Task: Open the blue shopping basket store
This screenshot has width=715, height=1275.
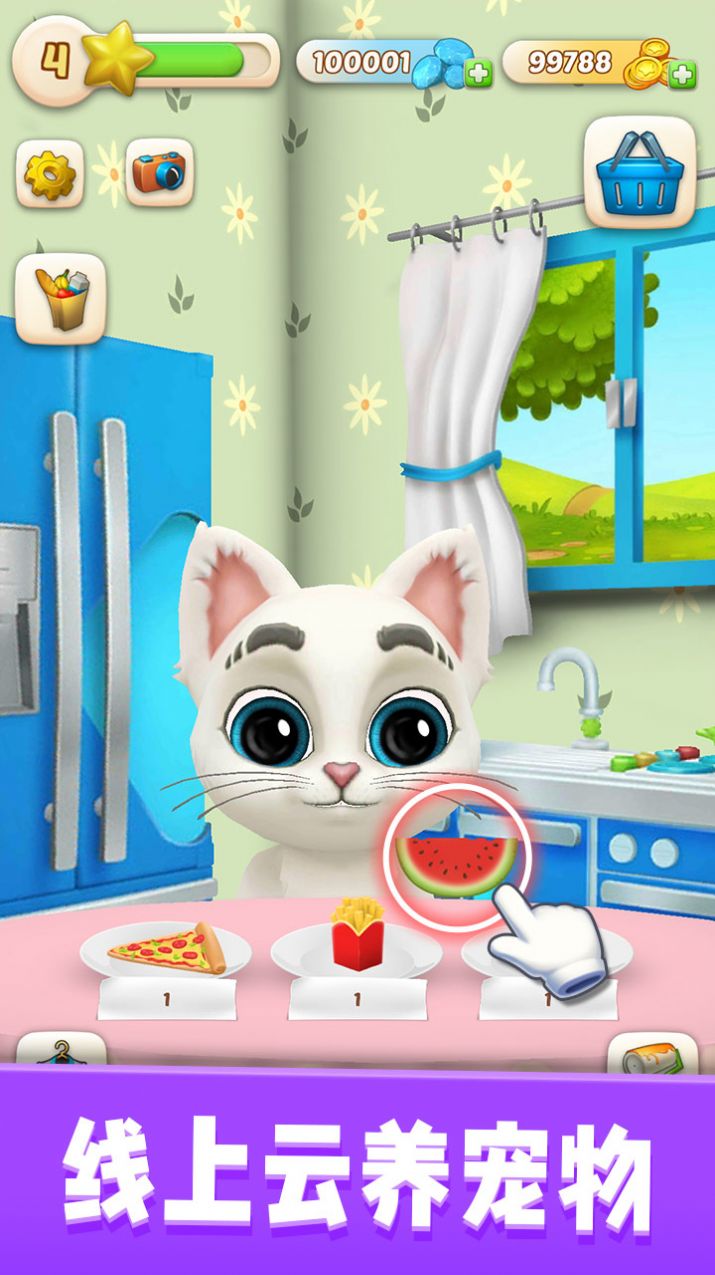Action: pos(639,172)
